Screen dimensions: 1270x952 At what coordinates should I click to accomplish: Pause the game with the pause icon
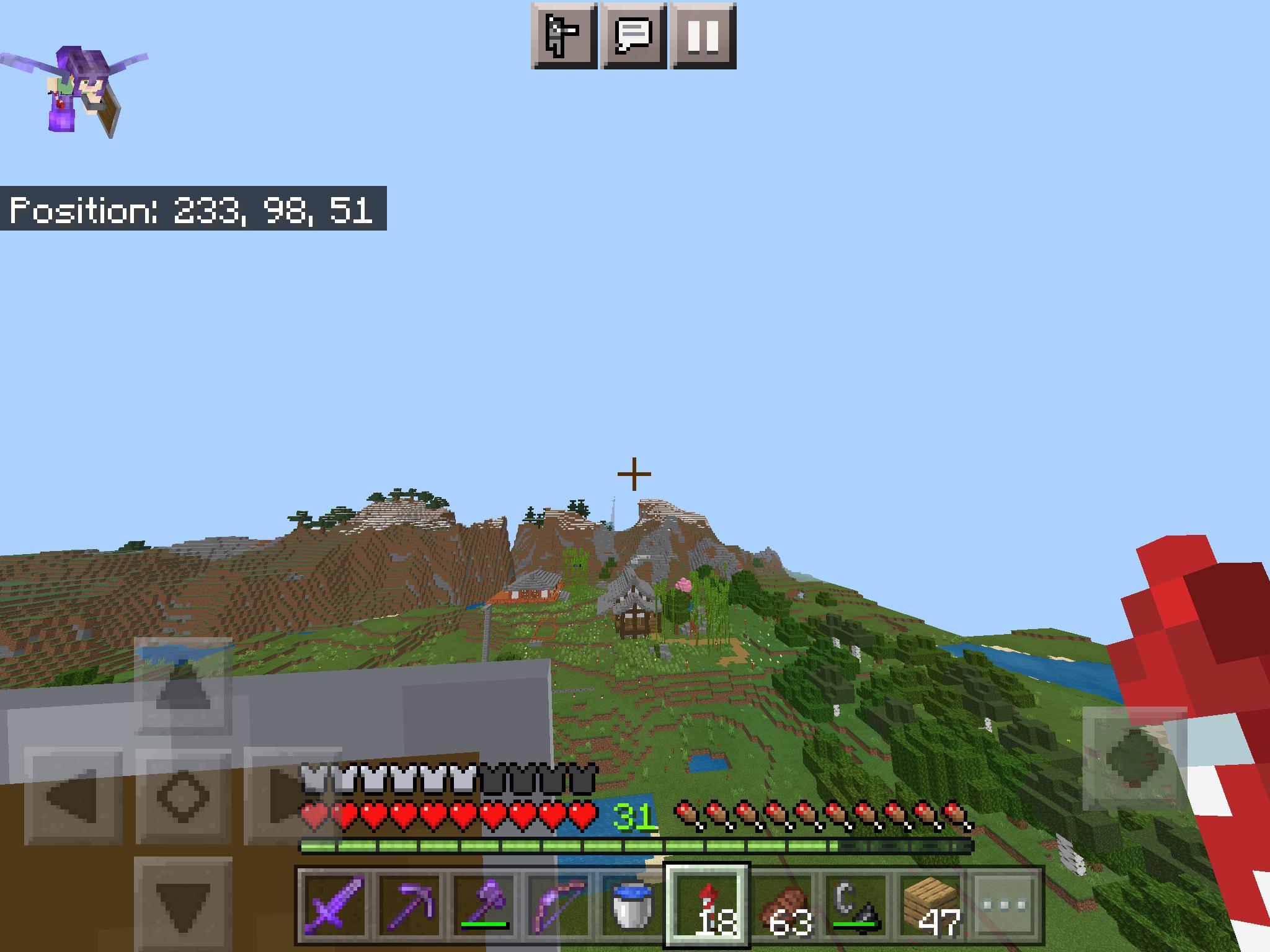tap(704, 35)
